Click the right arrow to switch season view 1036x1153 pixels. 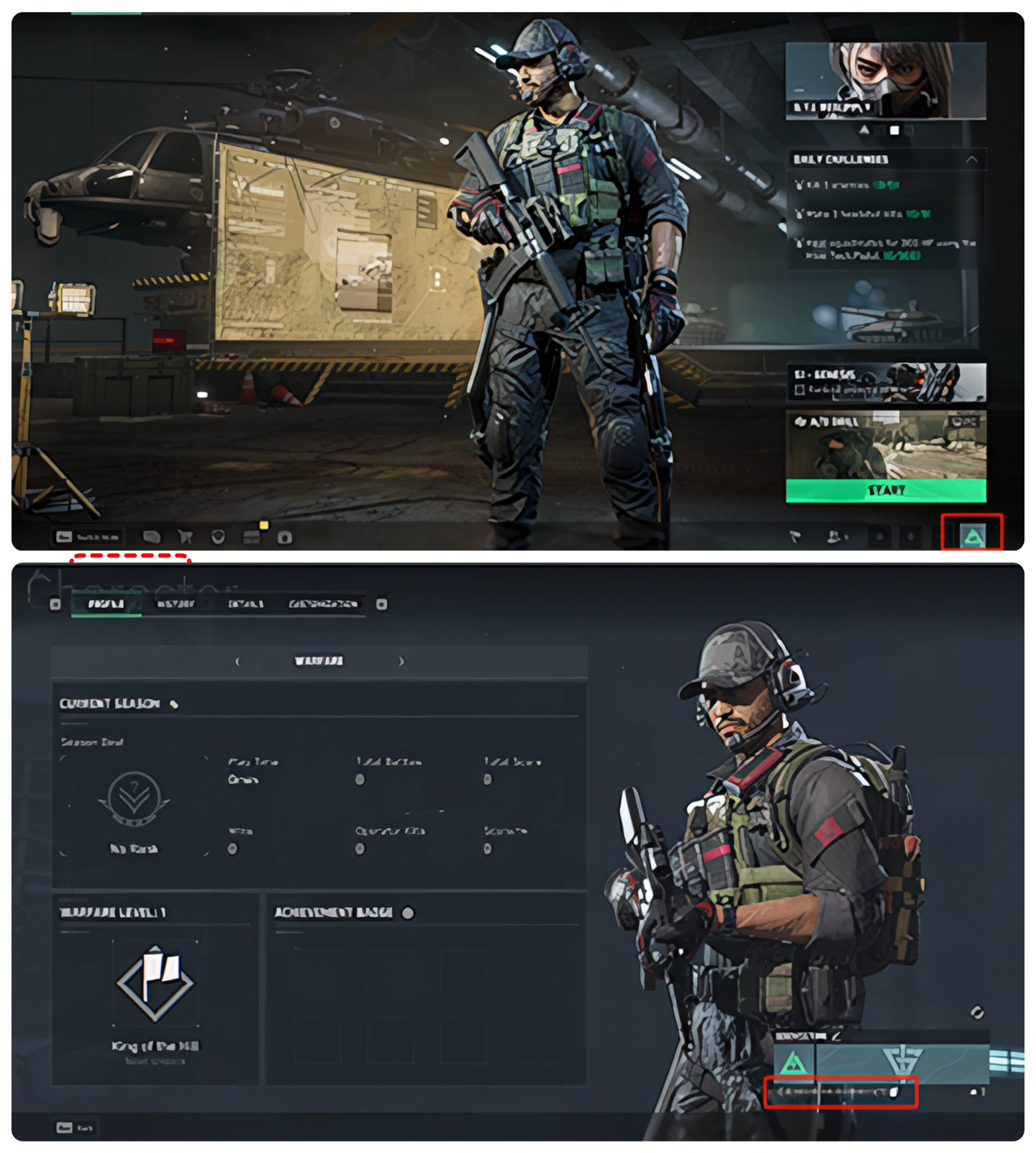click(x=403, y=660)
